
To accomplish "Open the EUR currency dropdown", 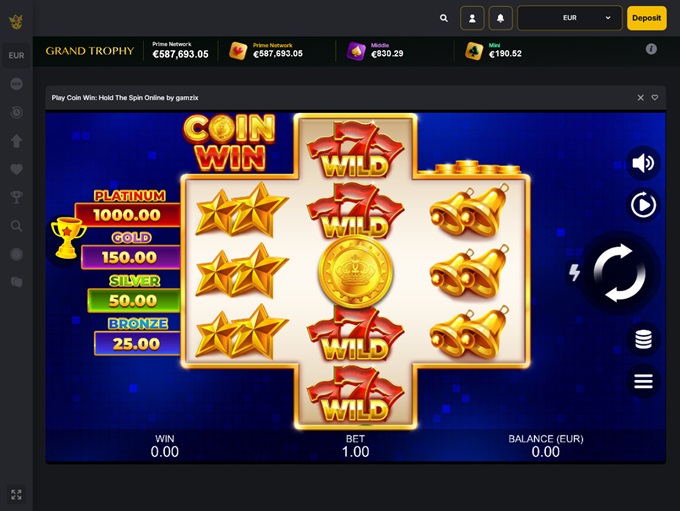I will (x=570, y=18).
